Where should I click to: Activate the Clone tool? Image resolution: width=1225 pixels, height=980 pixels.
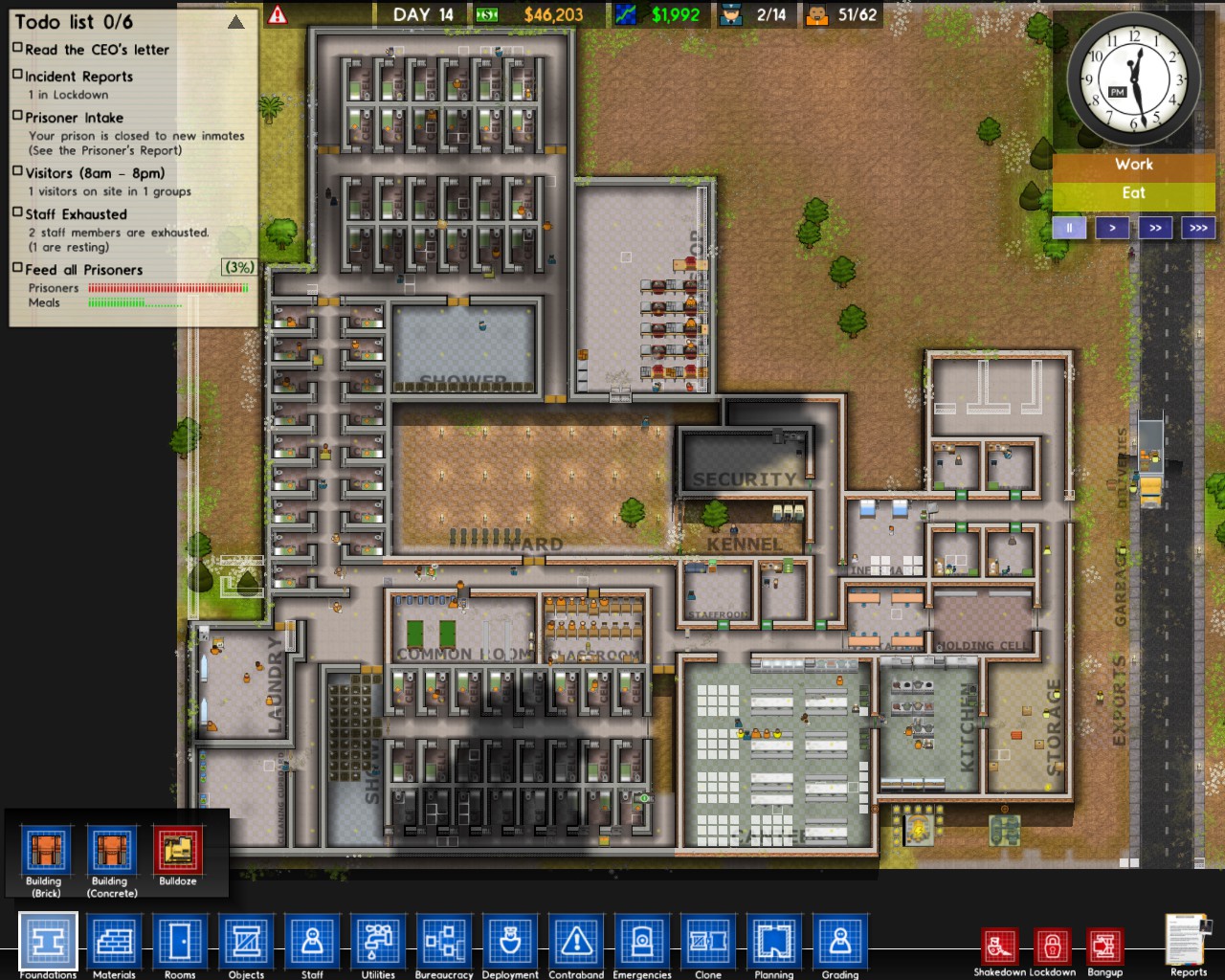[x=708, y=941]
